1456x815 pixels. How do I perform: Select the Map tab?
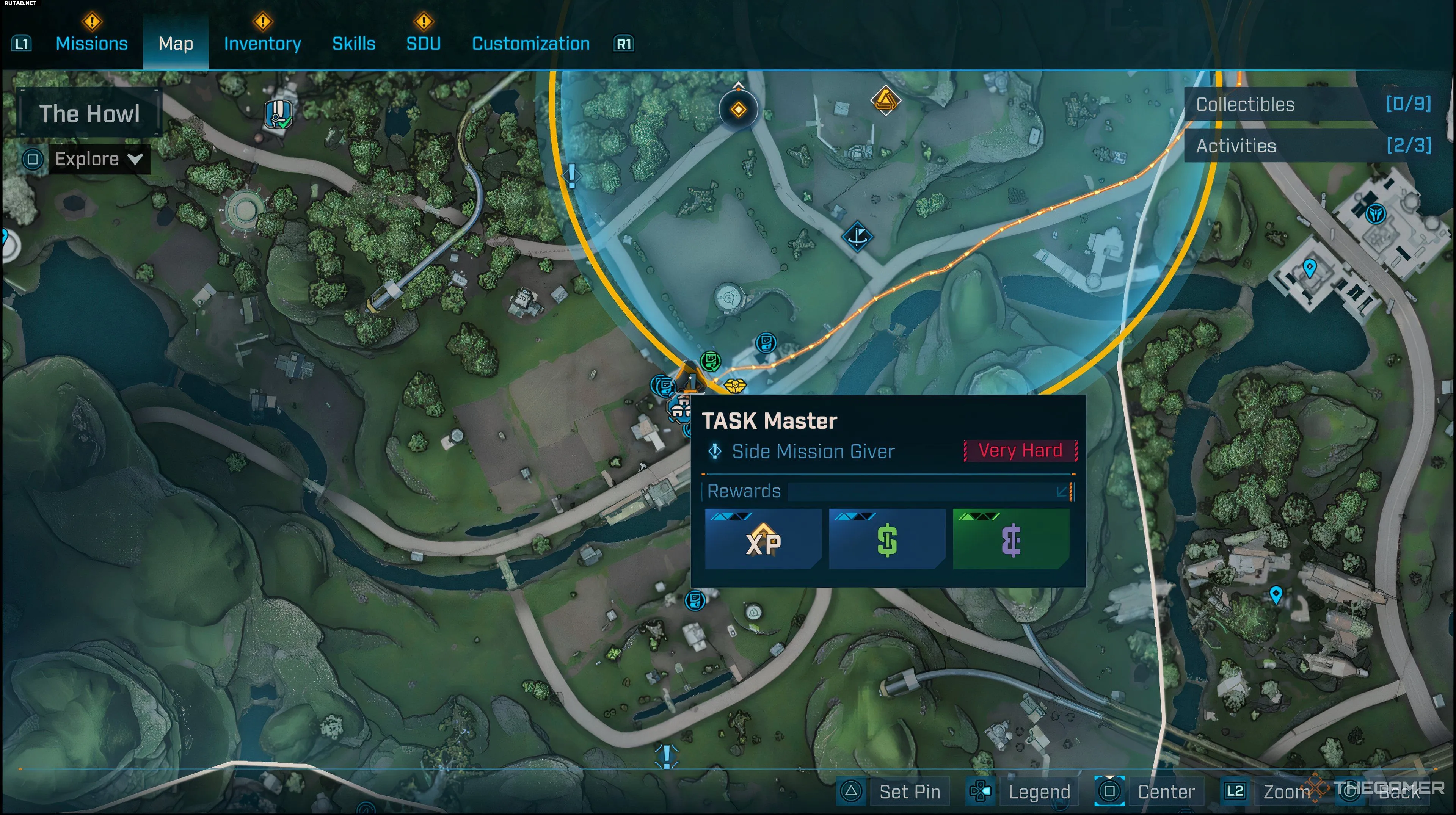tap(176, 44)
